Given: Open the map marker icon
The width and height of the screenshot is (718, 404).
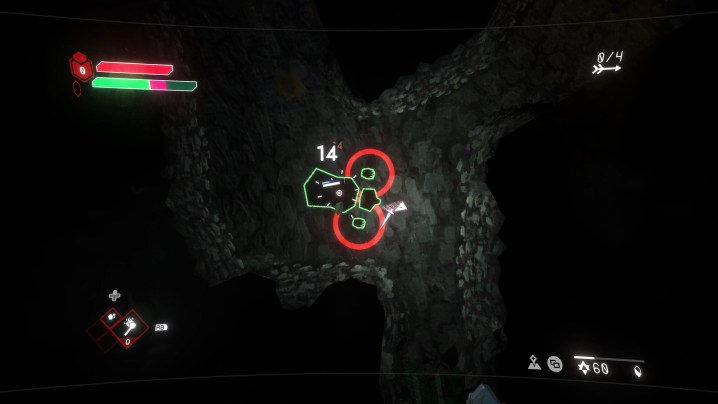Looking at the screenshot, I should click(x=534, y=363).
